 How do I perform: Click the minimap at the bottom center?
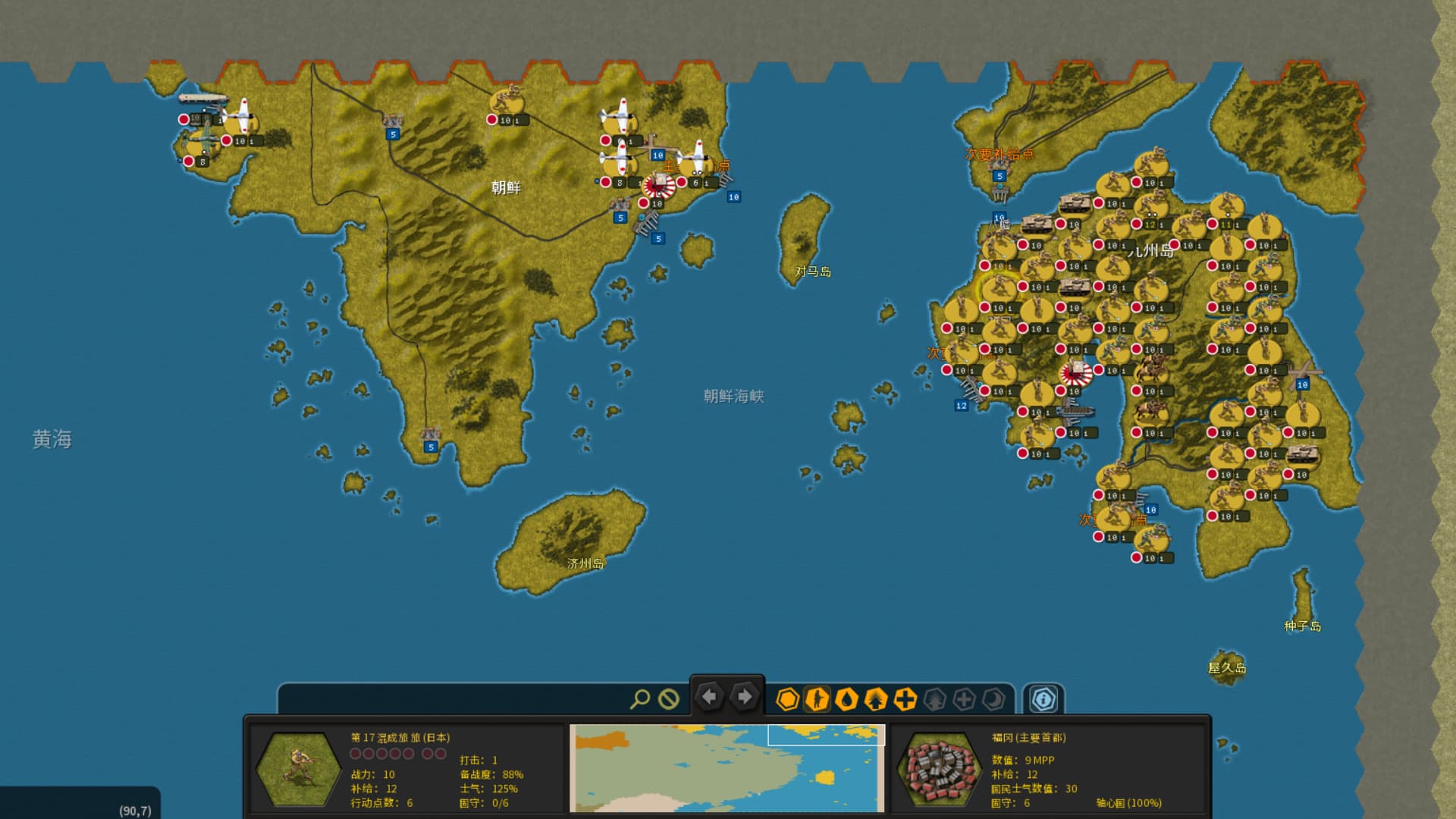pos(727,767)
